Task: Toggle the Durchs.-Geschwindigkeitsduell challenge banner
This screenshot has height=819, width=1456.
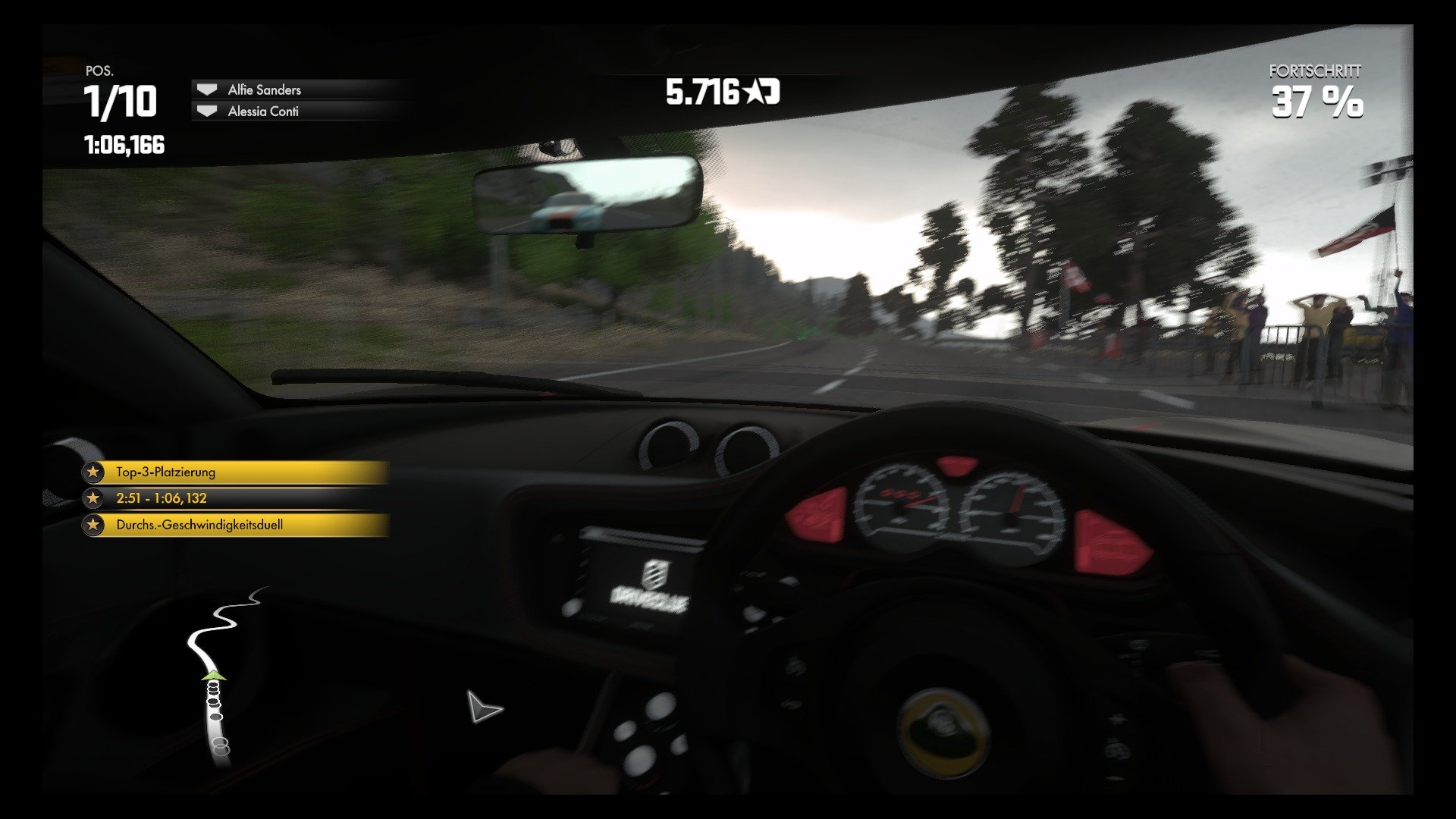Action: click(227, 524)
